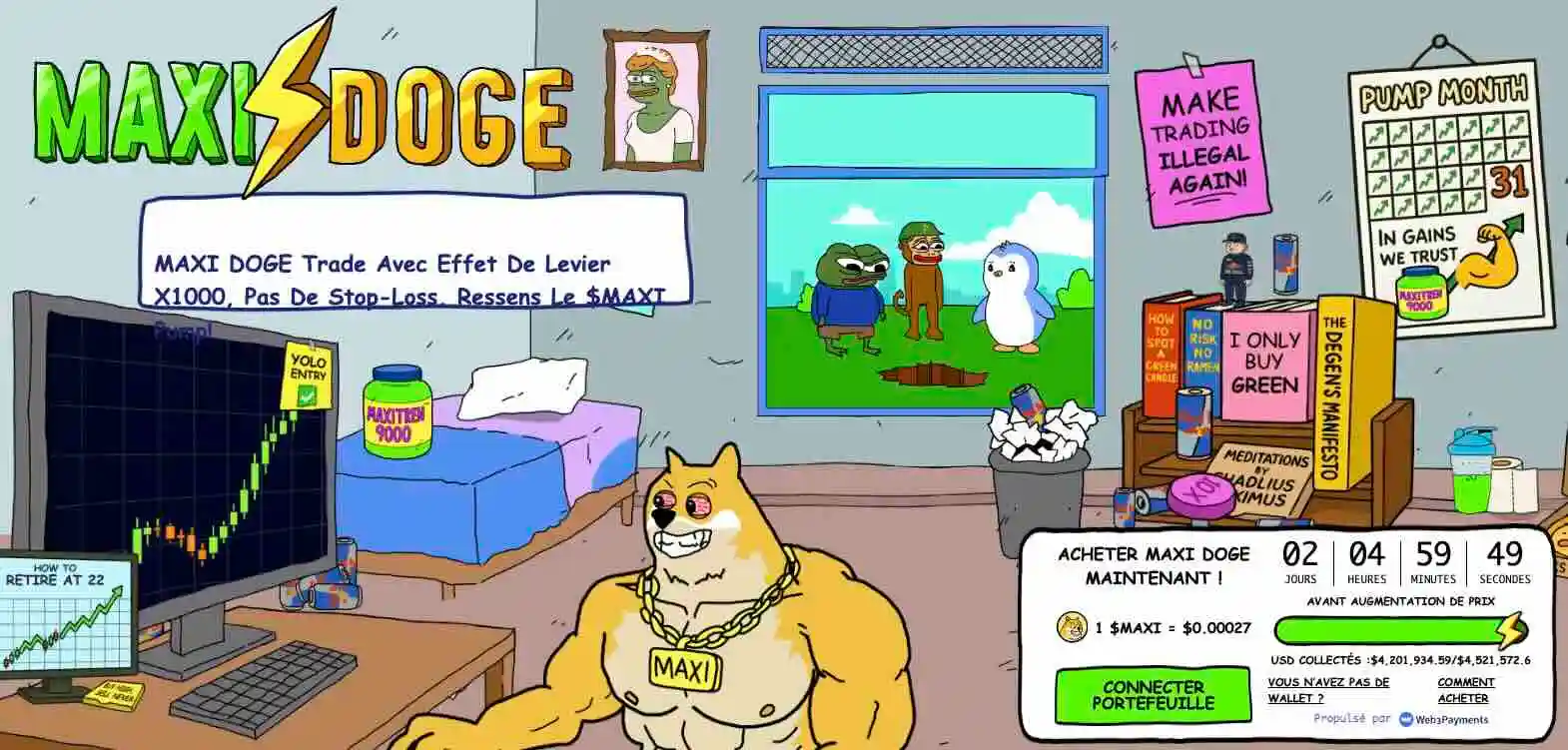The width and height of the screenshot is (1568, 750).
Task: Click the 'I ONLY BUY GREEN' book
Action: [1264, 359]
